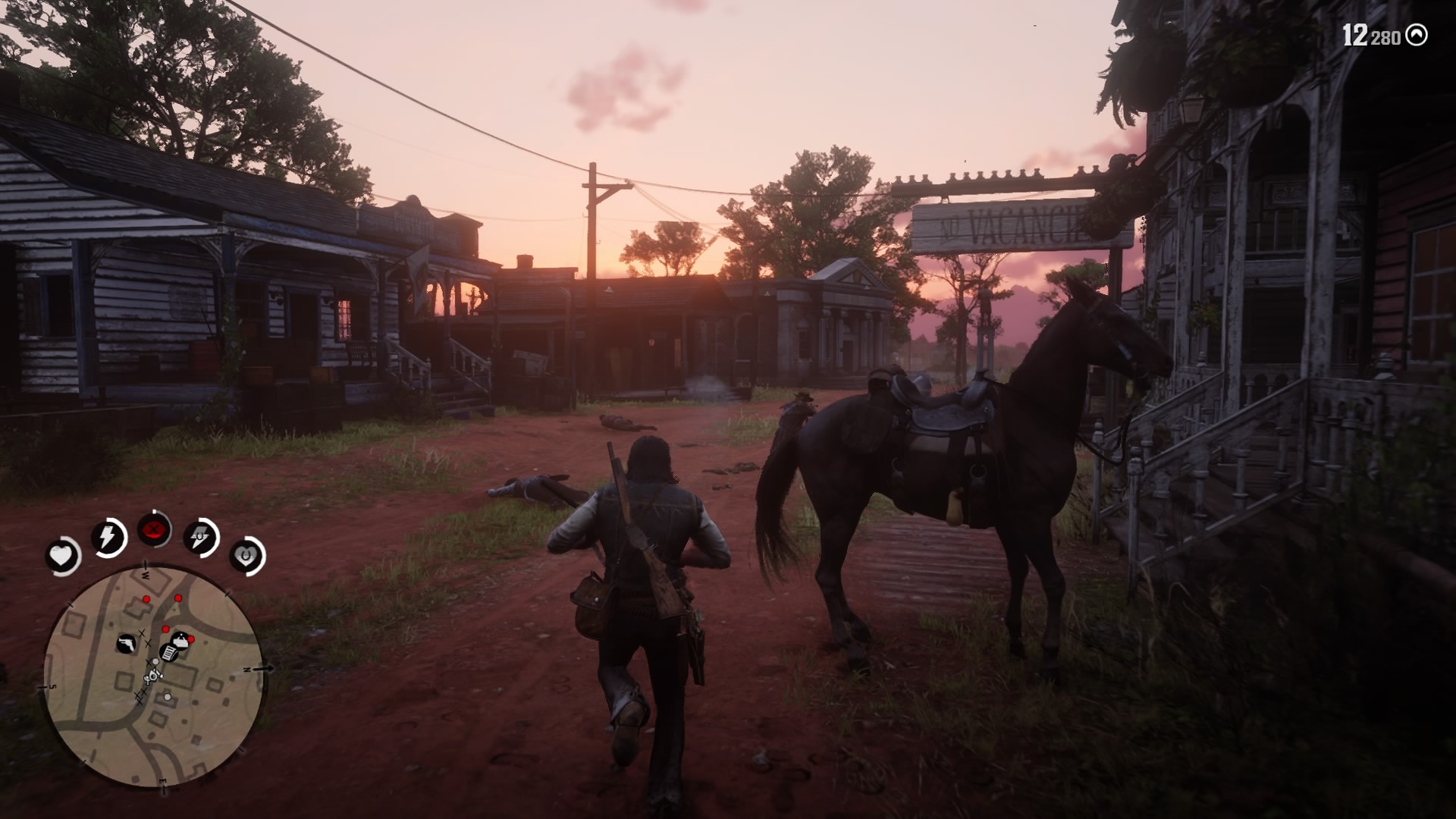Click the W direction marker on minimap
The width and height of the screenshot is (1456, 819).
coord(146,575)
